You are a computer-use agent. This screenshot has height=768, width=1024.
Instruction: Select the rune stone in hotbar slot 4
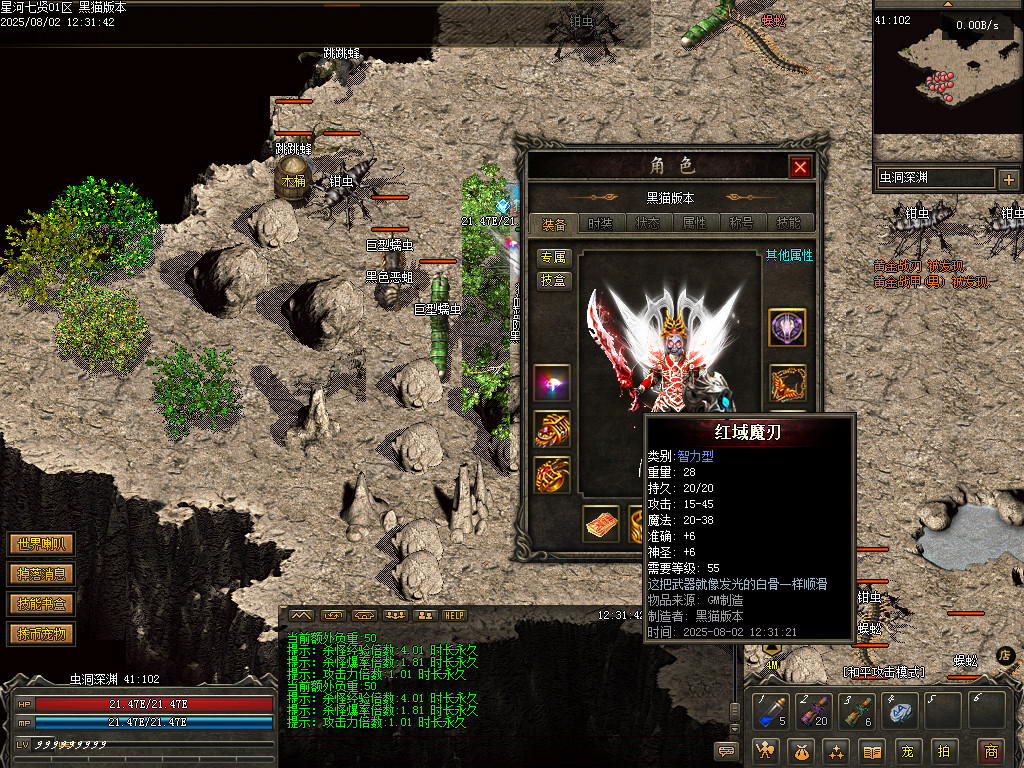click(x=901, y=710)
